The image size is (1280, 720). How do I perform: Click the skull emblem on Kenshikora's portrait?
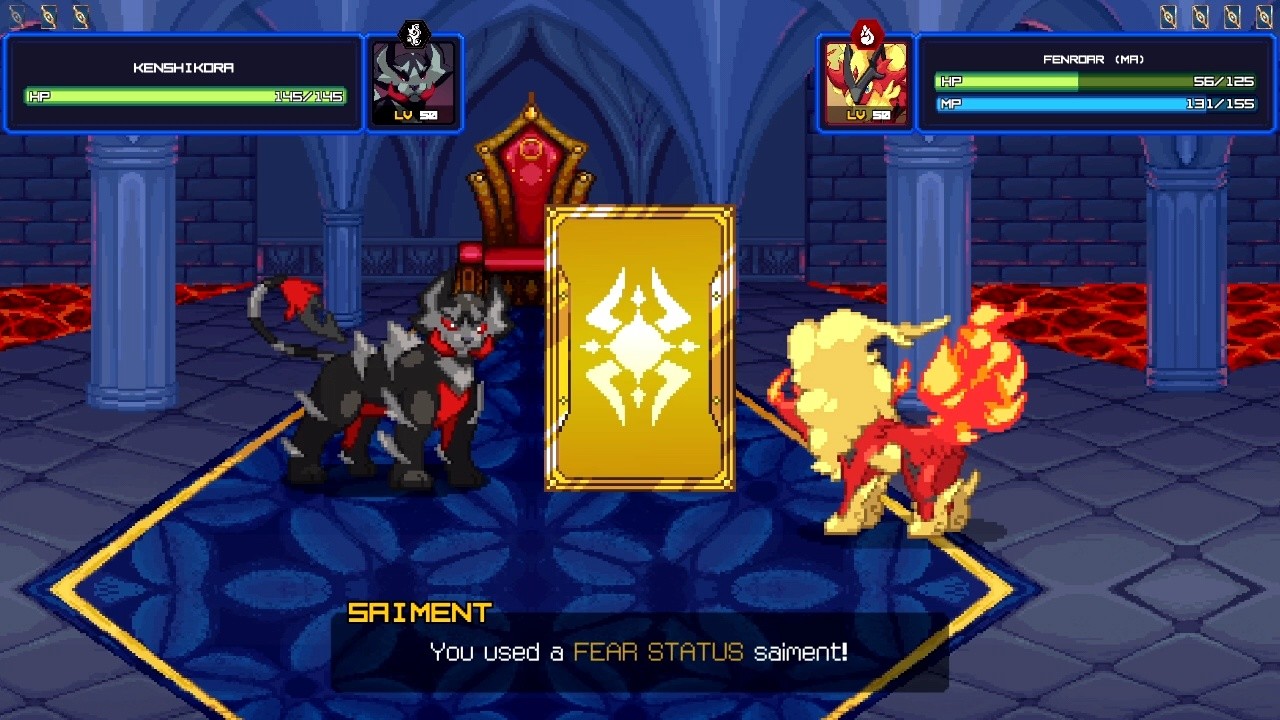click(414, 33)
